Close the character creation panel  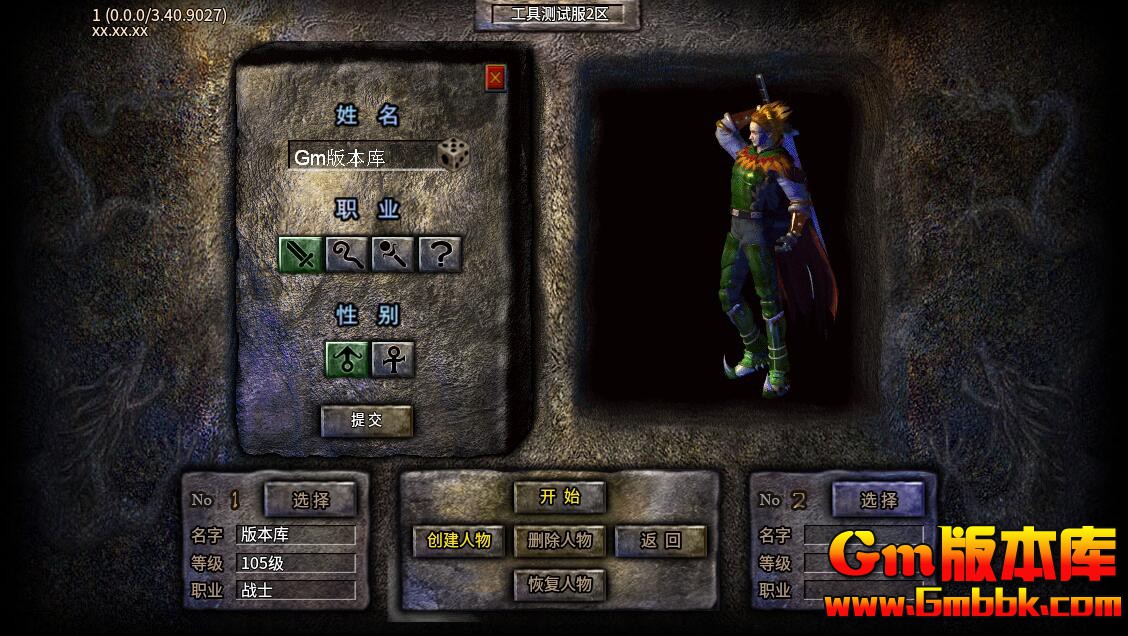(x=495, y=77)
